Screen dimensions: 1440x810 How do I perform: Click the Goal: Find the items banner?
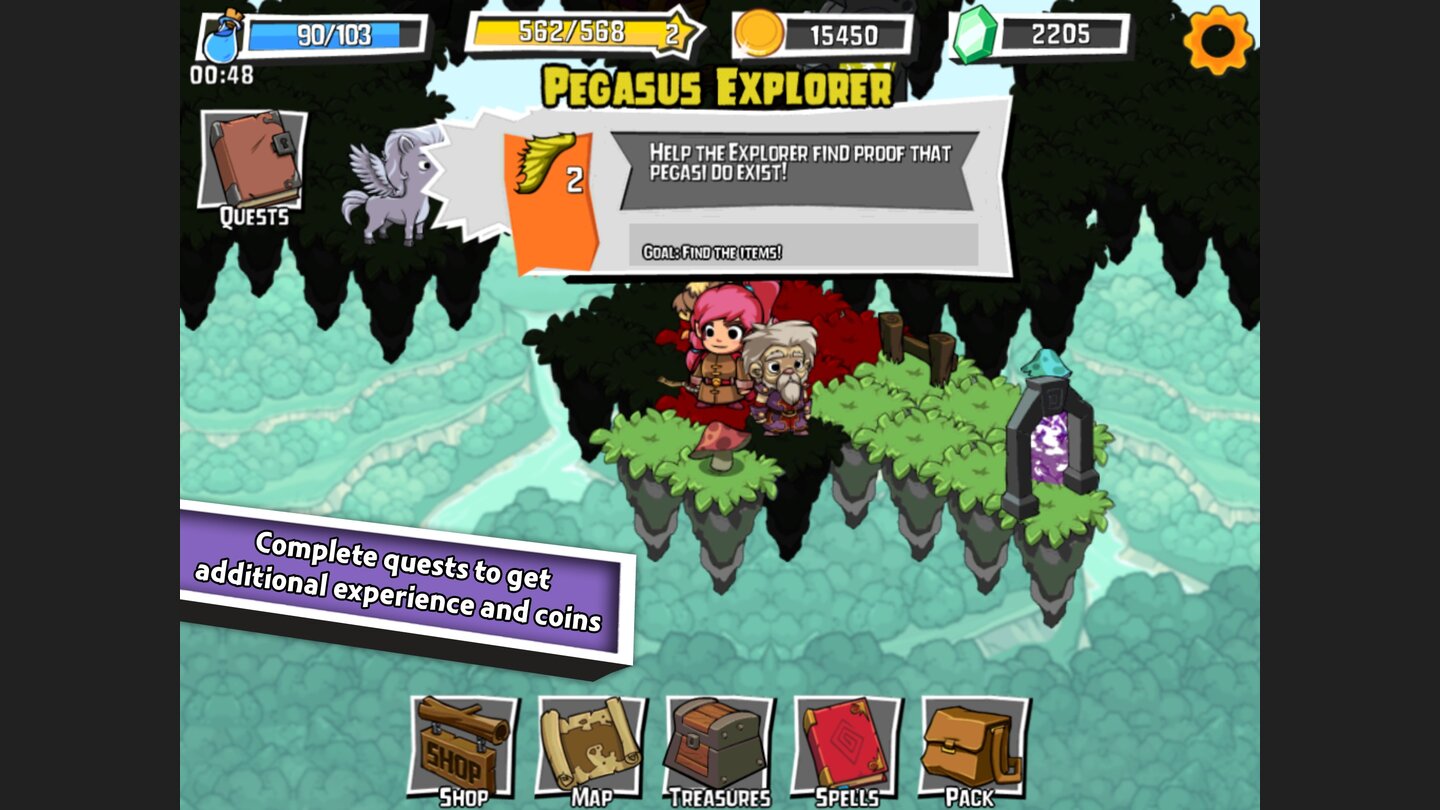pos(800,249)
